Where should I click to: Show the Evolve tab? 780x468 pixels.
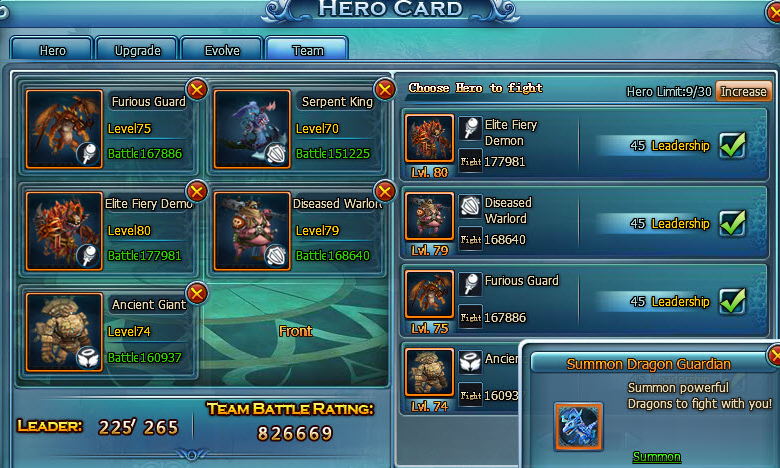(221, 49)
